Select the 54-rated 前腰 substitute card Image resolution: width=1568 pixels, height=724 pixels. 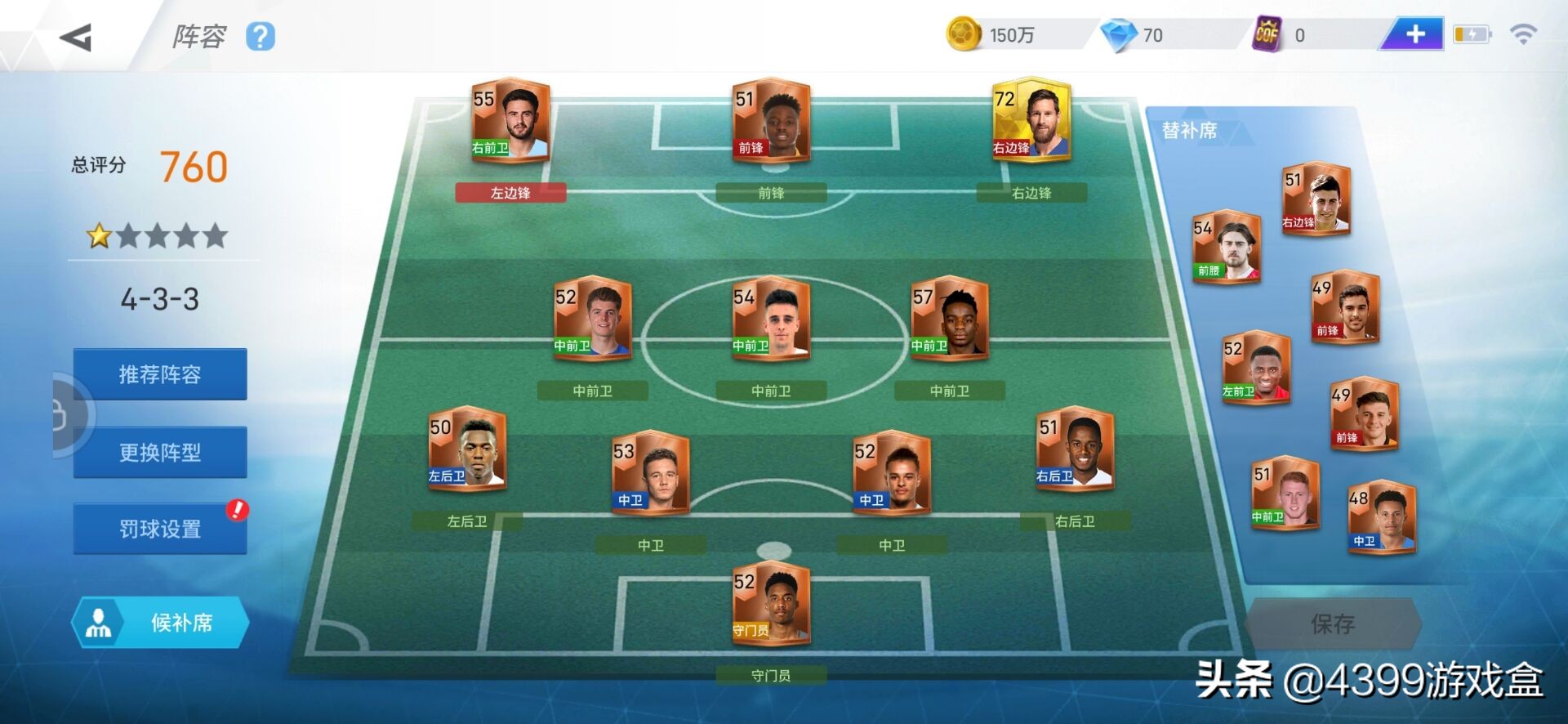click(x=1226, y=247)
